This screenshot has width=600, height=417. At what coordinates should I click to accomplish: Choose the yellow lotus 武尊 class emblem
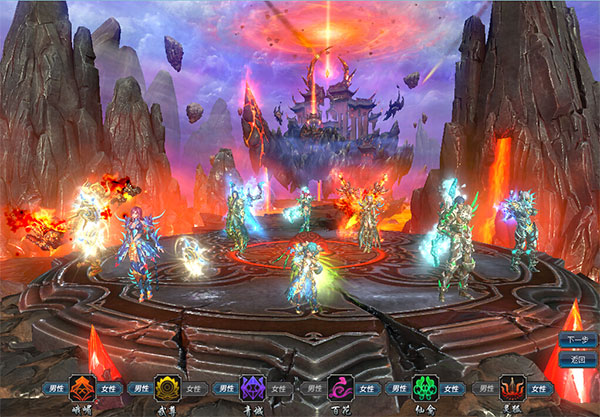click(168, 388)
